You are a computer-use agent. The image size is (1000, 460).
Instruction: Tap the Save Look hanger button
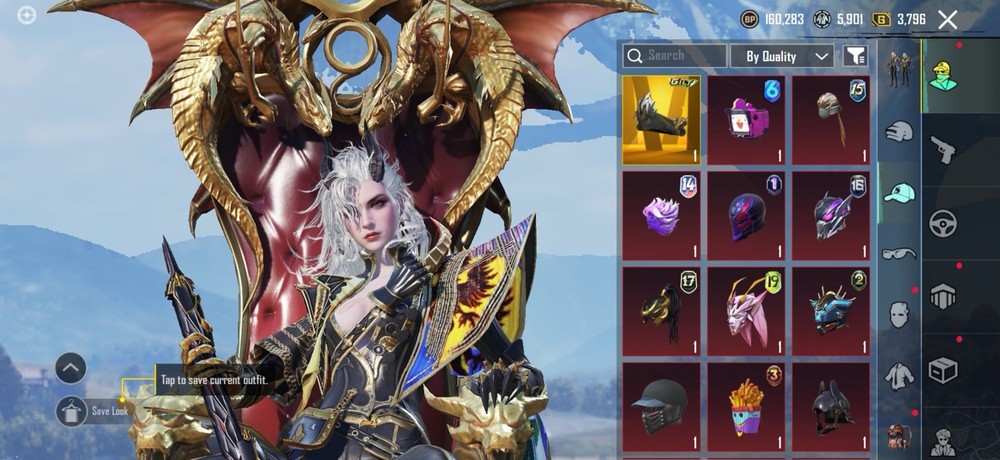(x=71, y=410)
